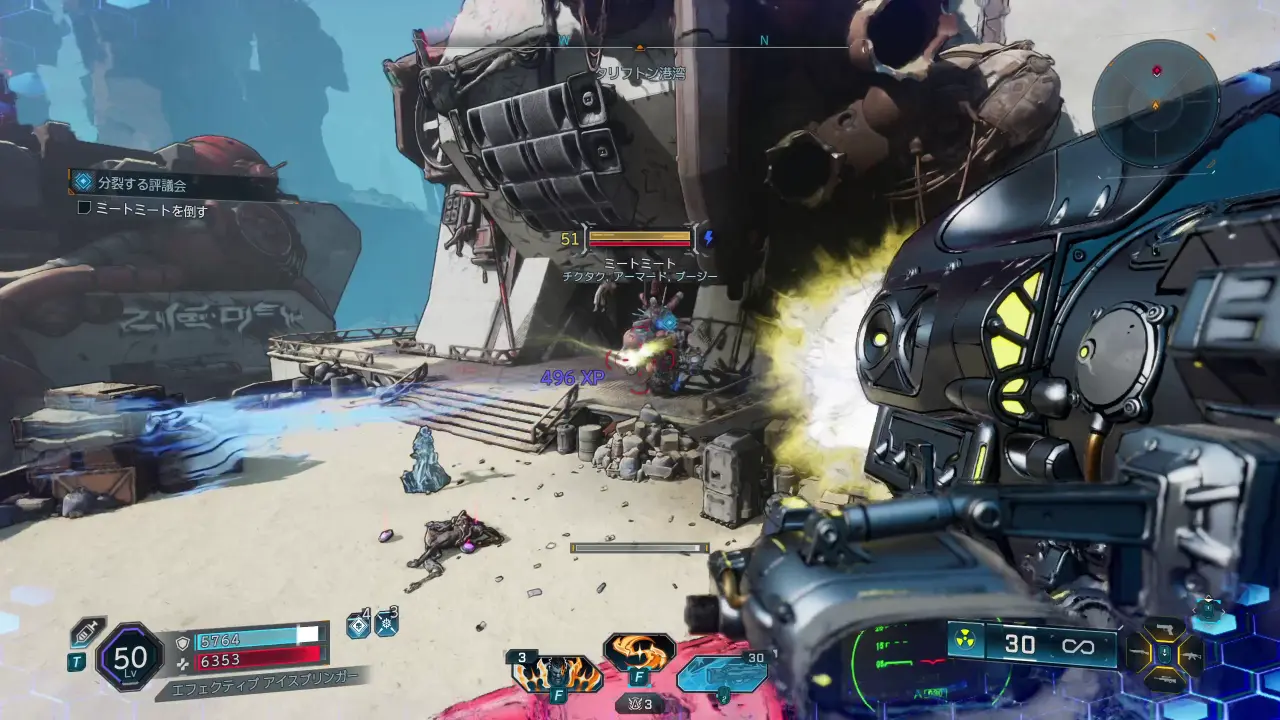
Task: Switch to the bottom weapon wheel slot
Action: pyautogui.click(x=1164, y=680)
